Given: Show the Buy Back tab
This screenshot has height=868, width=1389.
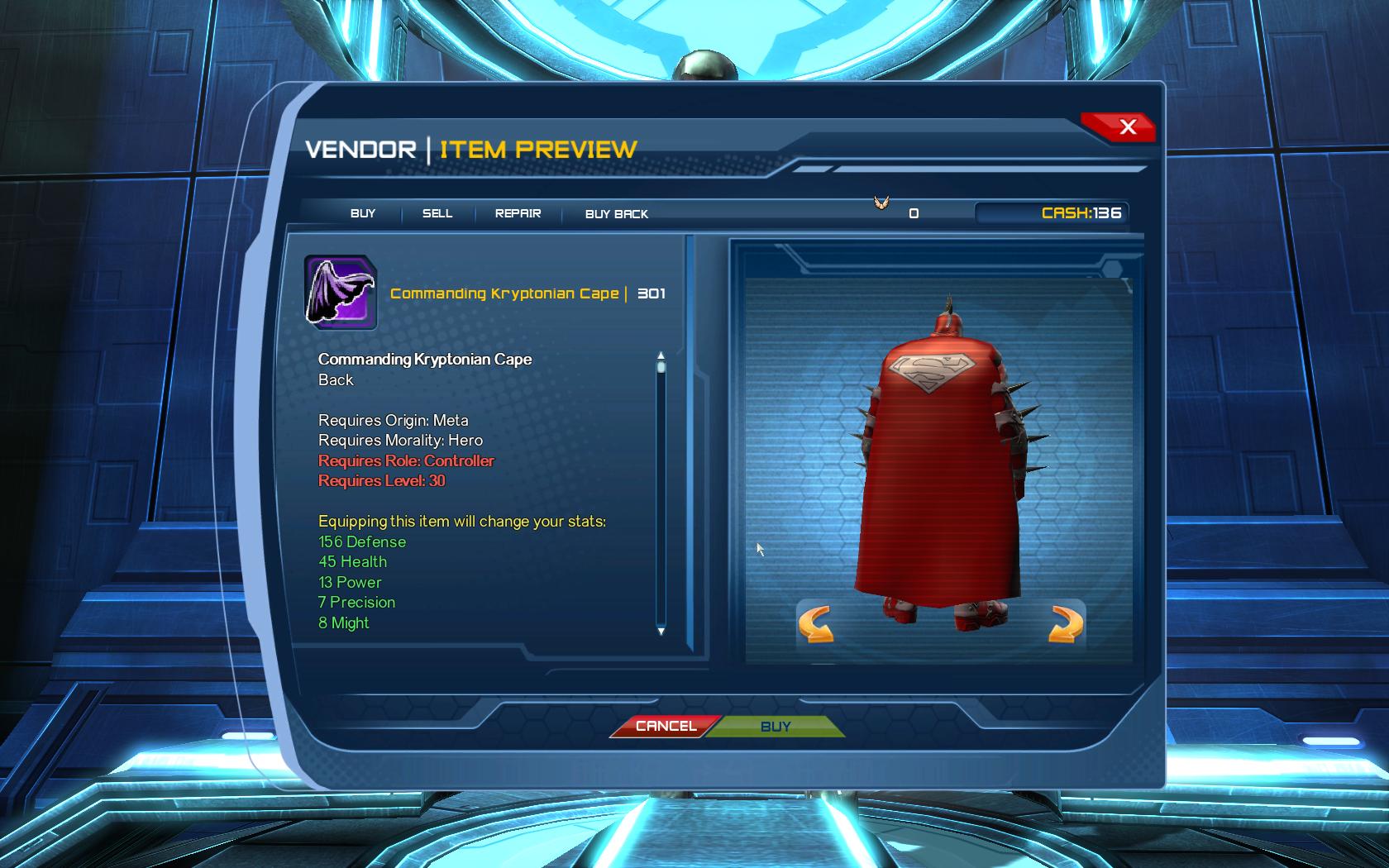Looking at the screenshot, I should point(616,214).
